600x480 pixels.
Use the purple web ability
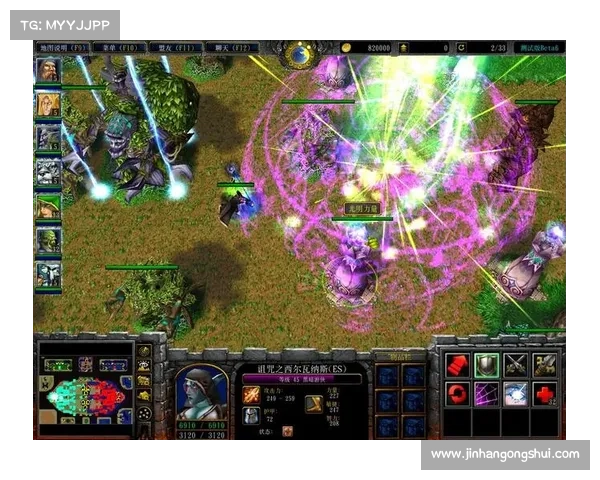(486, 394)
